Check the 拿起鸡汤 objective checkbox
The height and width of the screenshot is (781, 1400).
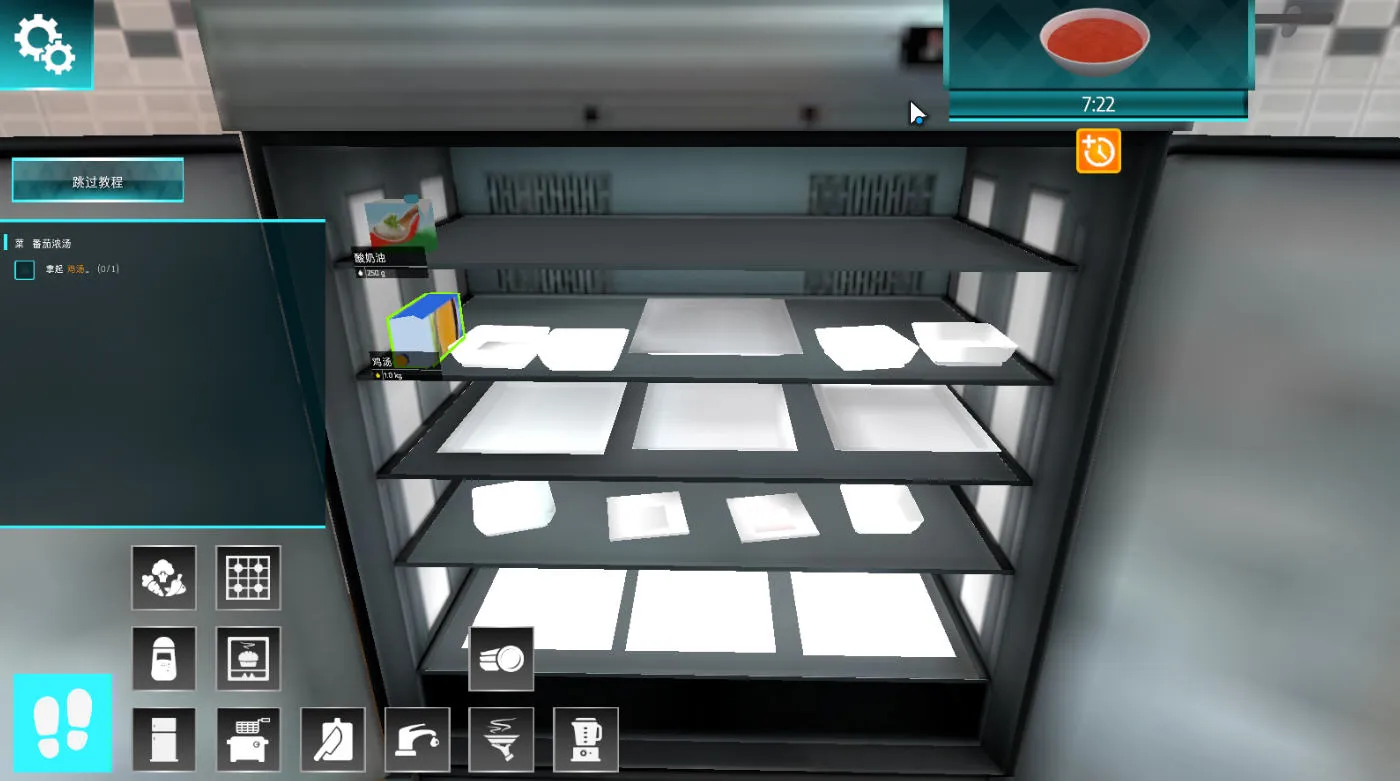pyautogui.click(x=24, y=269)
